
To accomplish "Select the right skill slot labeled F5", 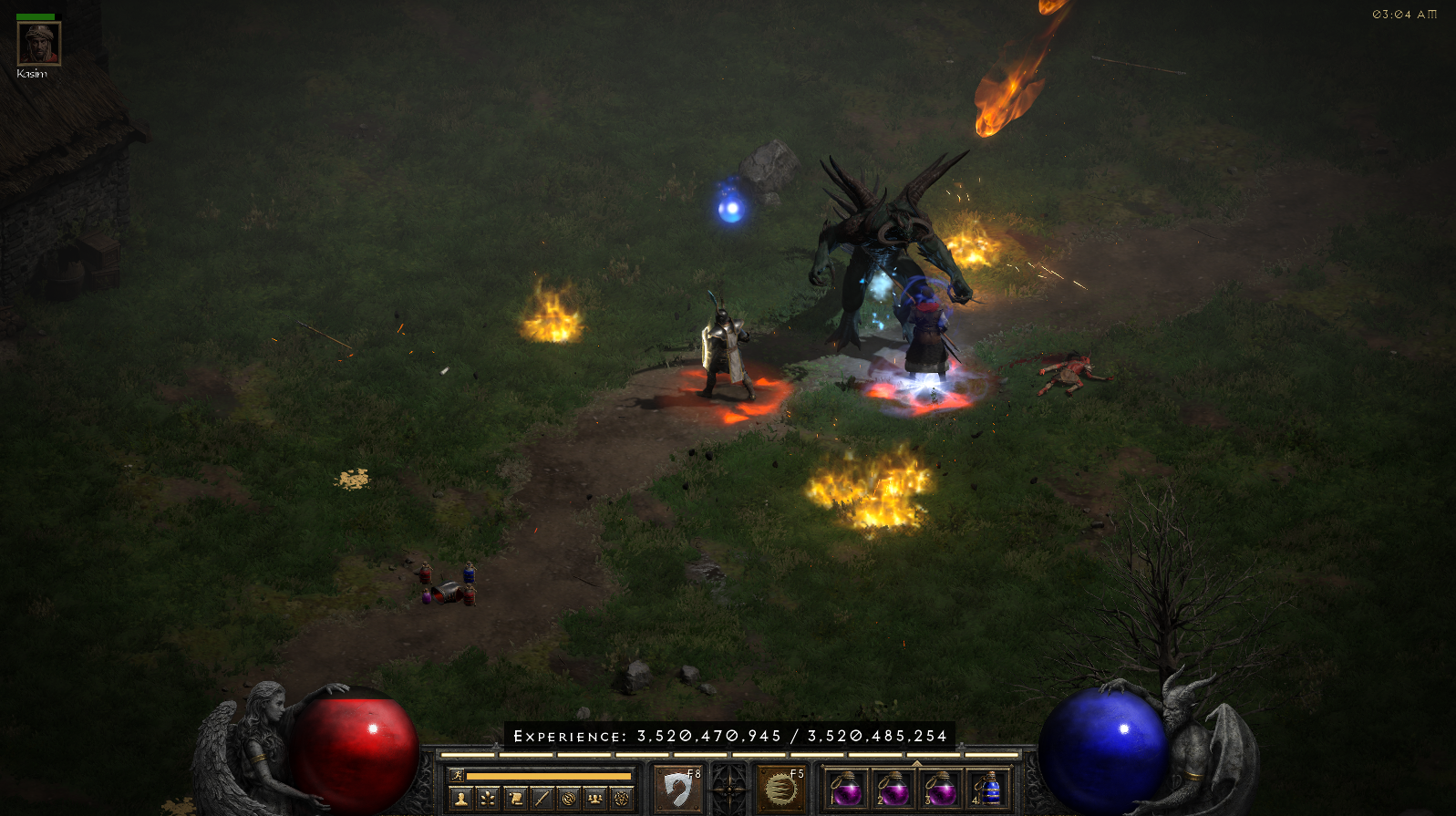I will [780, 789].
